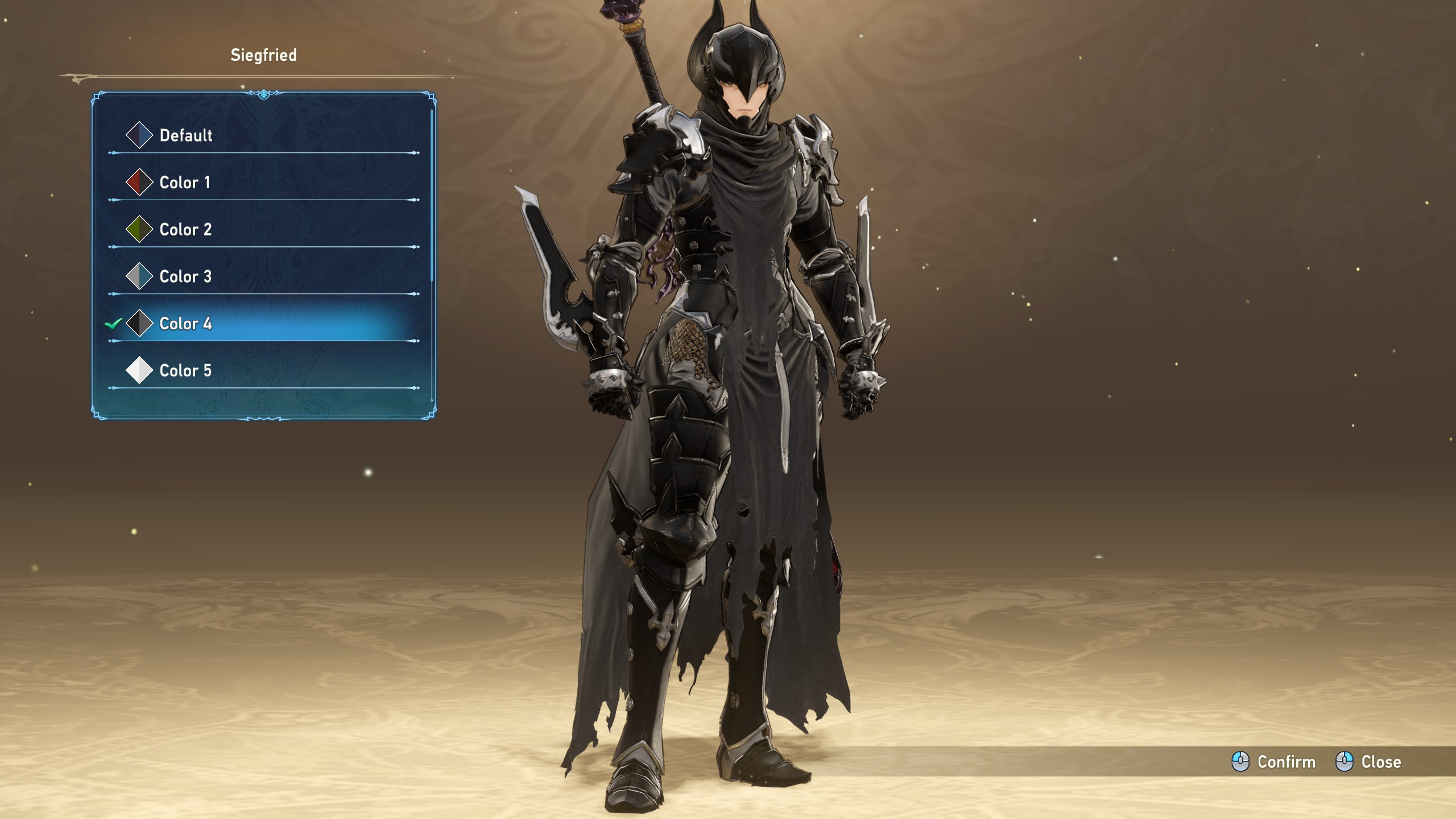1456x819 pixels.
Task: Click the Confirm button
Action: tap(1274, 762)
